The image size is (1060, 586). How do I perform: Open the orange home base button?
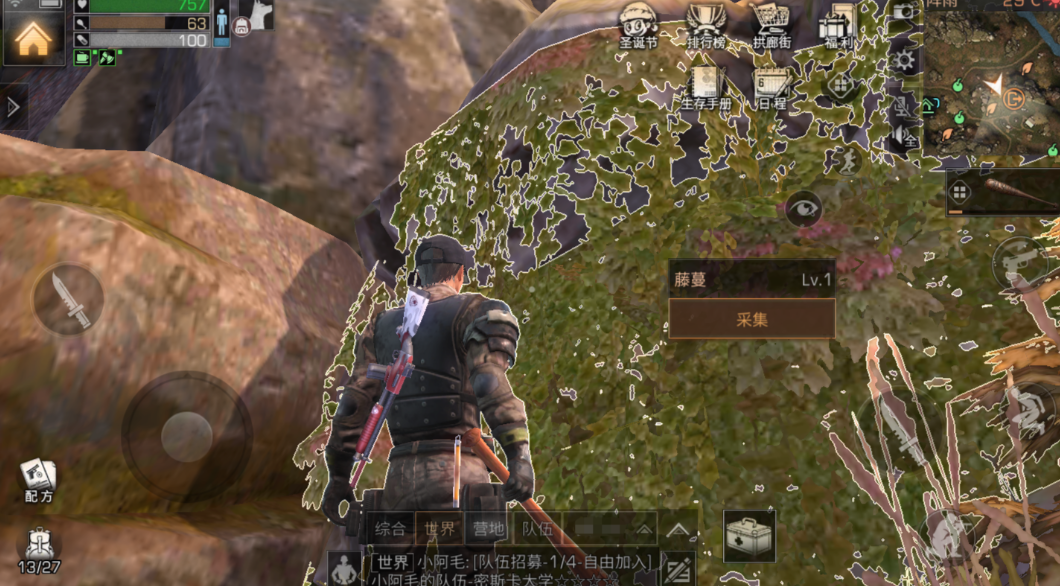(x=33, y=39)
